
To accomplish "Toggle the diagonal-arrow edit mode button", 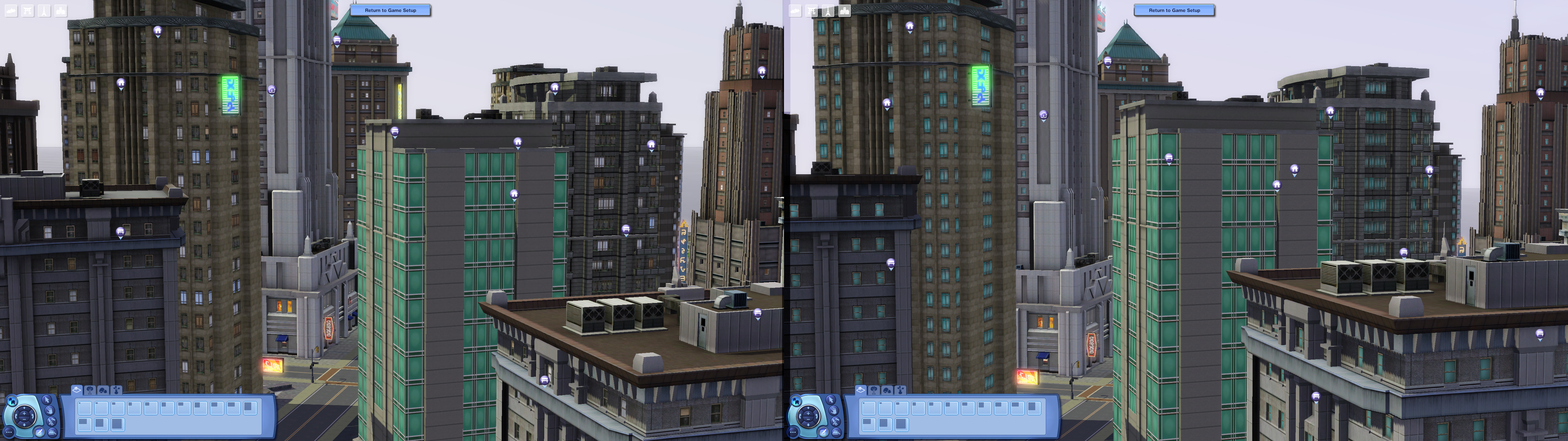I will 39,432.
